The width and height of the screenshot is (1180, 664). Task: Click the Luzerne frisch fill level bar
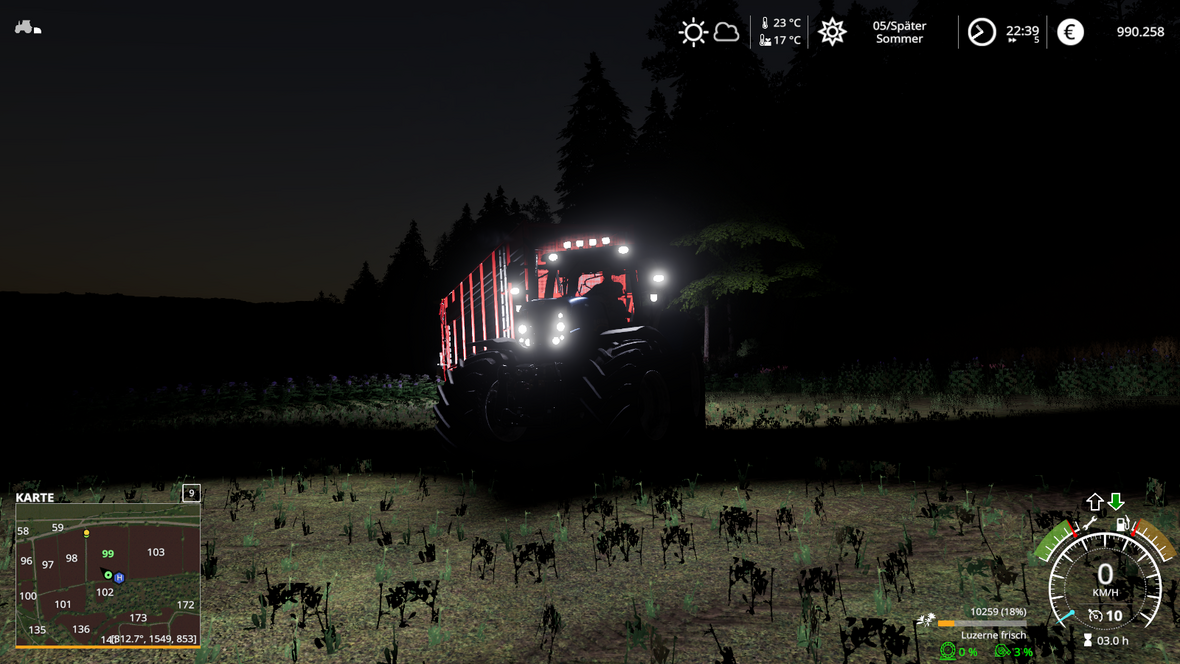(x=982, y=624)
